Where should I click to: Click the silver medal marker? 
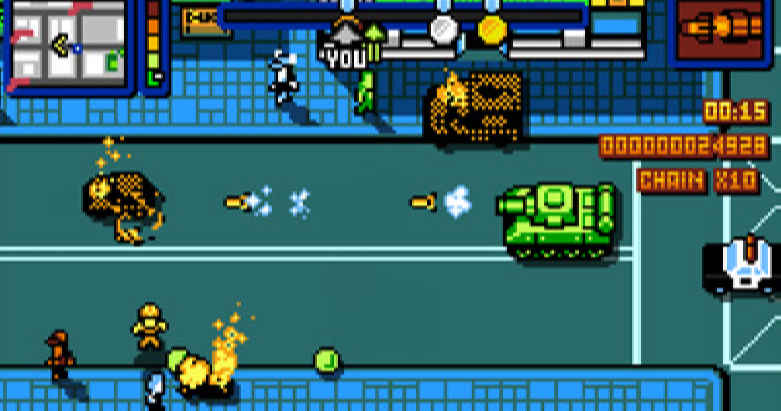coord(444,30)
